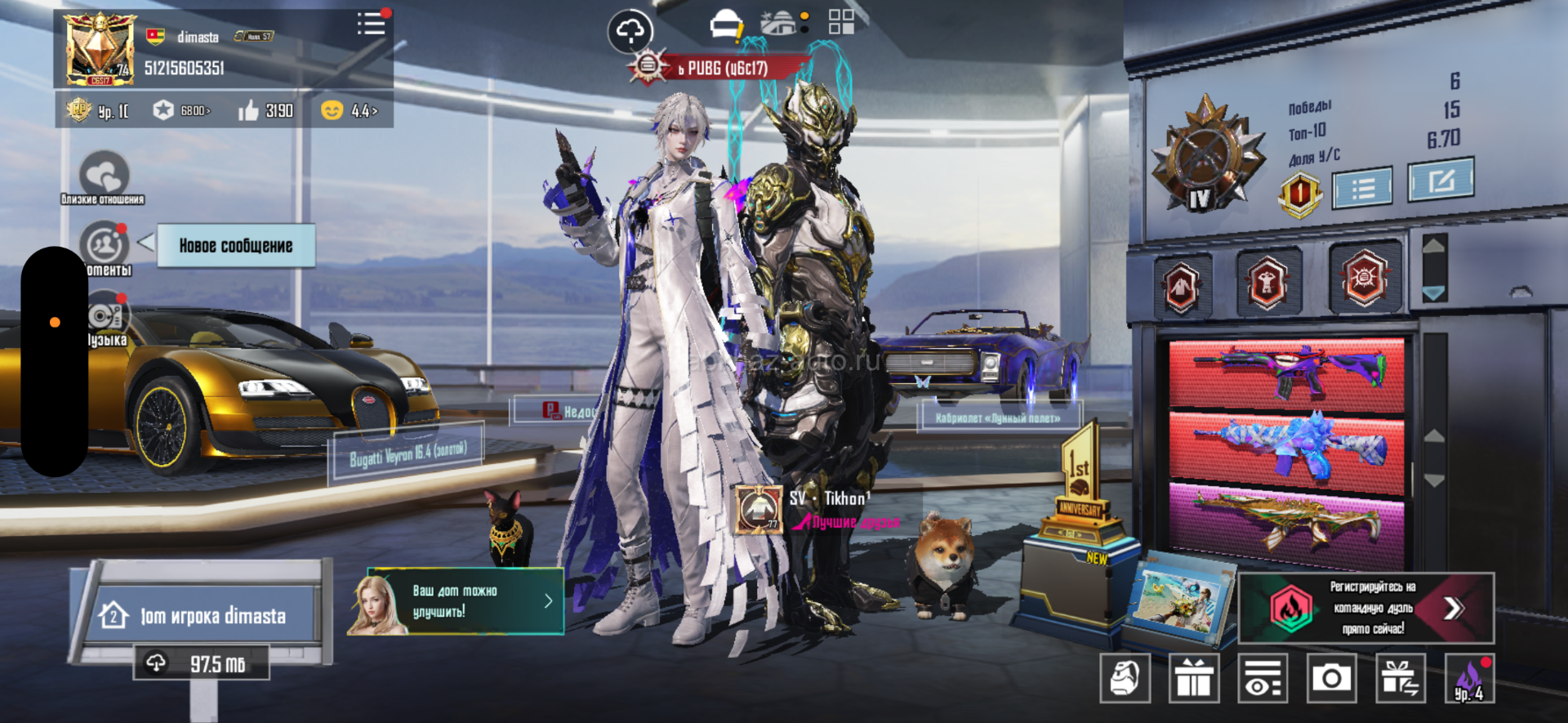Download the 97.5 Мб resource pack
Viewport: 1568px width, 723px height.
(201, 663)
